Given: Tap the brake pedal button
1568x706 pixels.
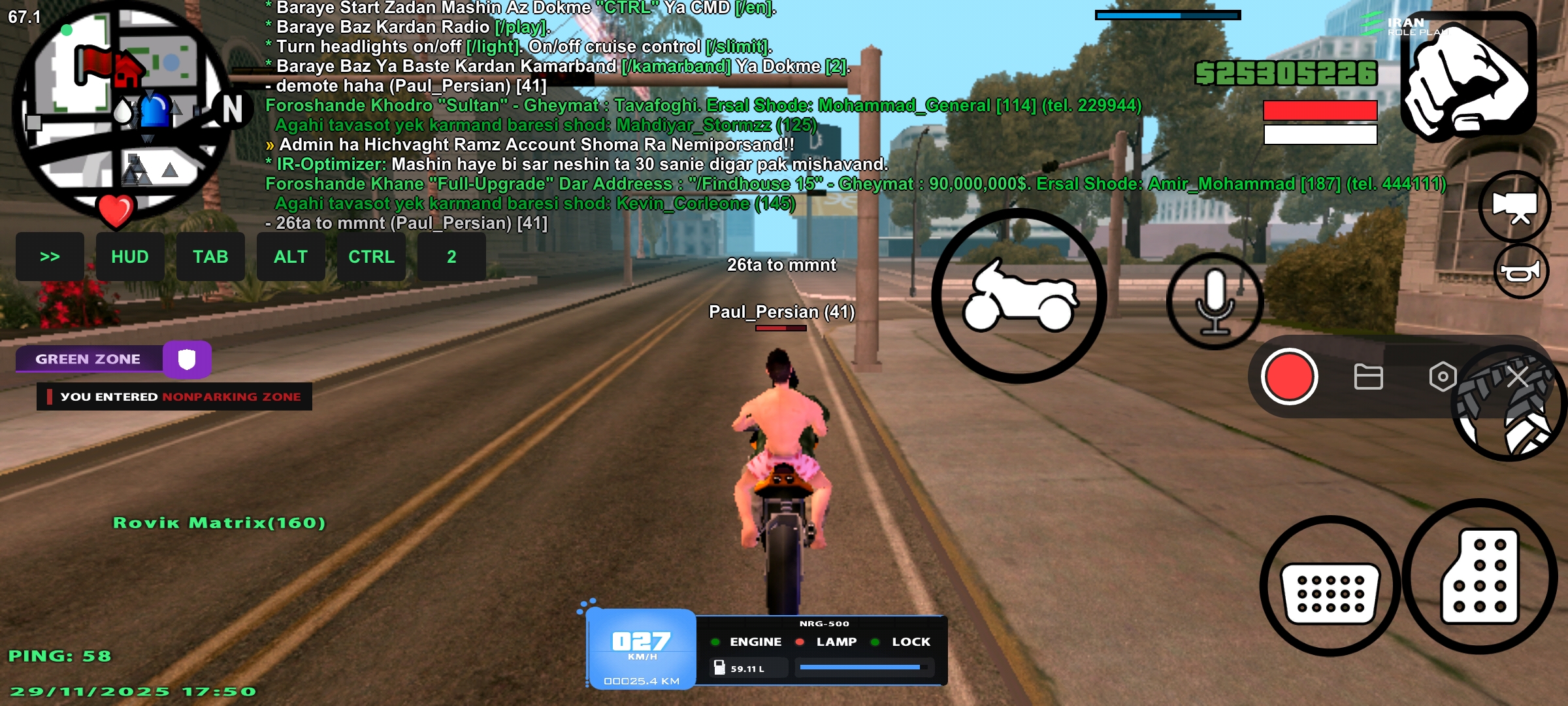Looking at the screenshot, I should coord(1330,586).
